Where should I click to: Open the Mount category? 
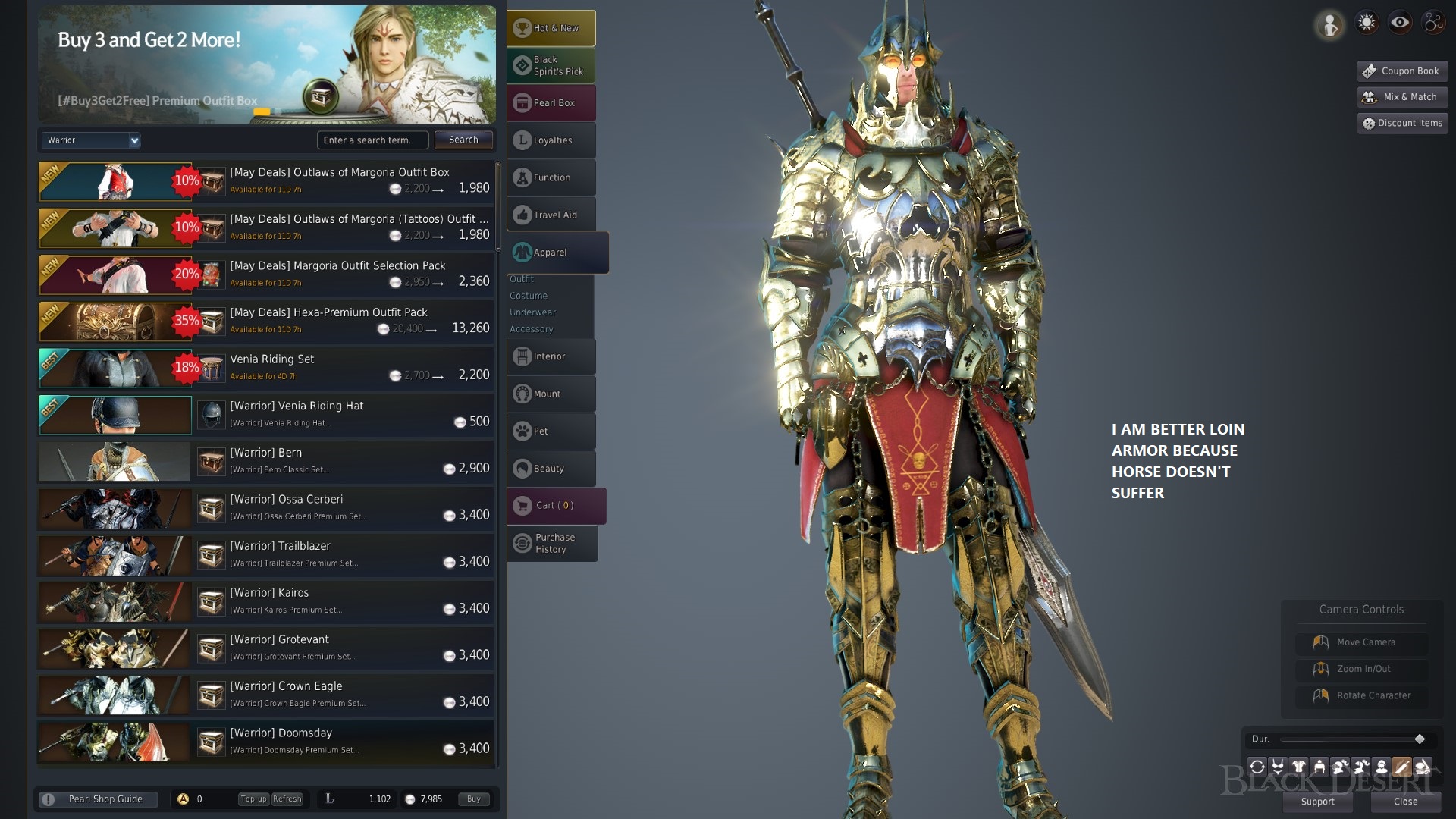tap(551, 394)
